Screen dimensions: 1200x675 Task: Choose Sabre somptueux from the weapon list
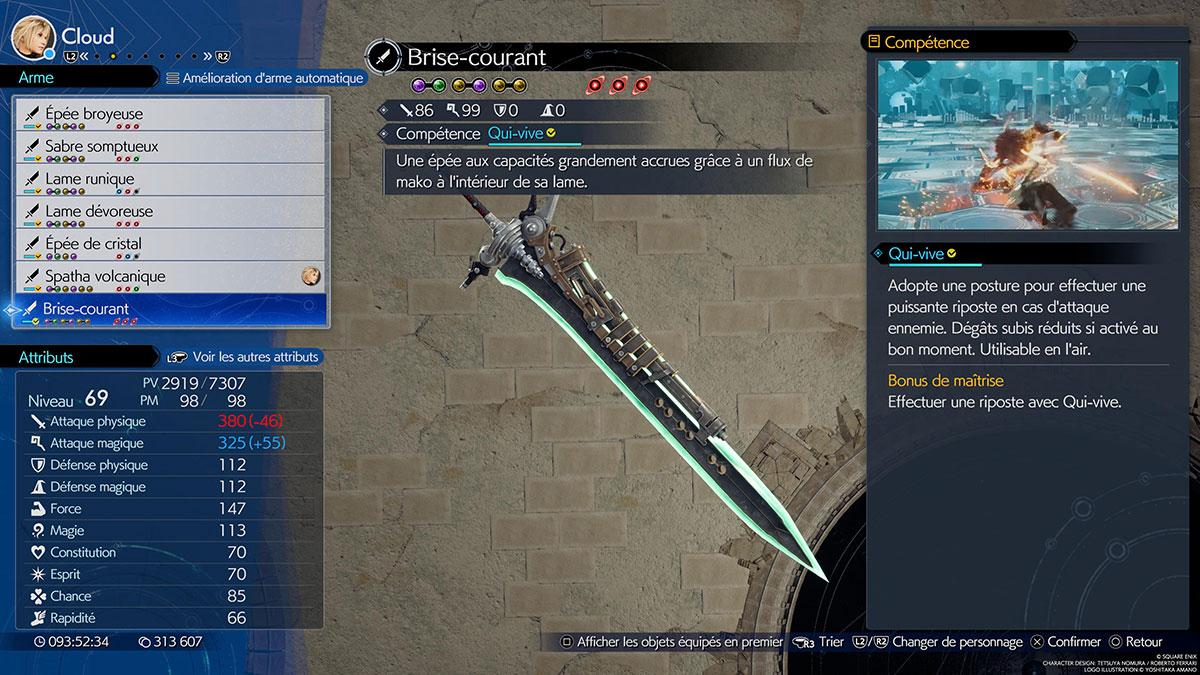(170, 147)
